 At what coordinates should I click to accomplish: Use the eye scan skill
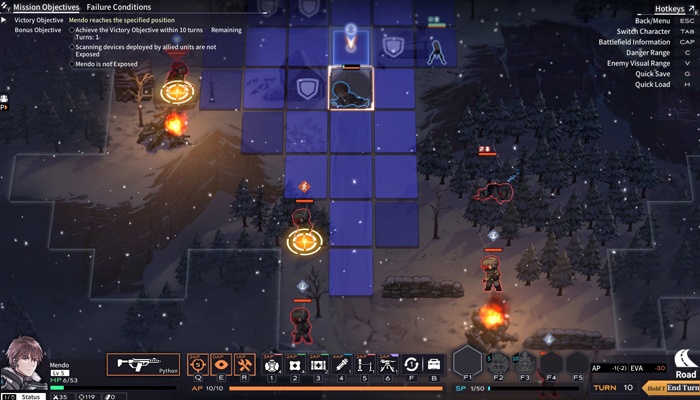221,365
